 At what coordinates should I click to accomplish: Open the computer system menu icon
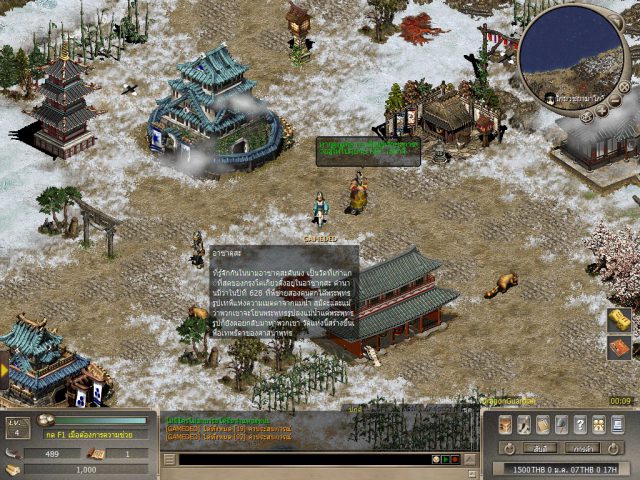click(x=619, y=424)
